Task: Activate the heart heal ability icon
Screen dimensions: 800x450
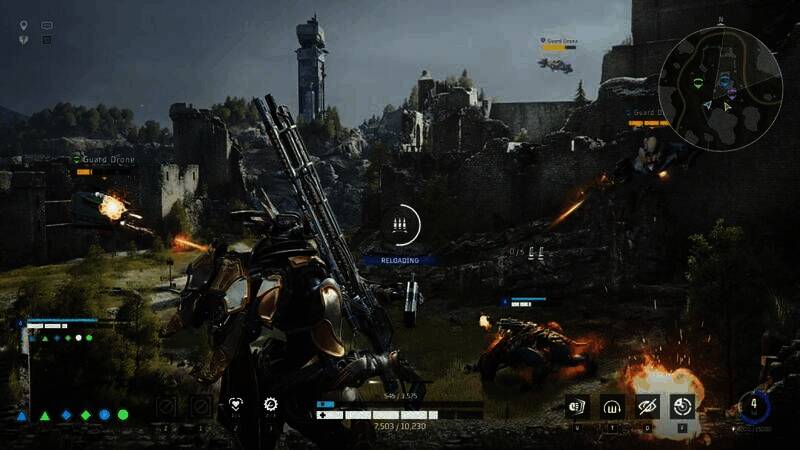Action: (236, 404)
